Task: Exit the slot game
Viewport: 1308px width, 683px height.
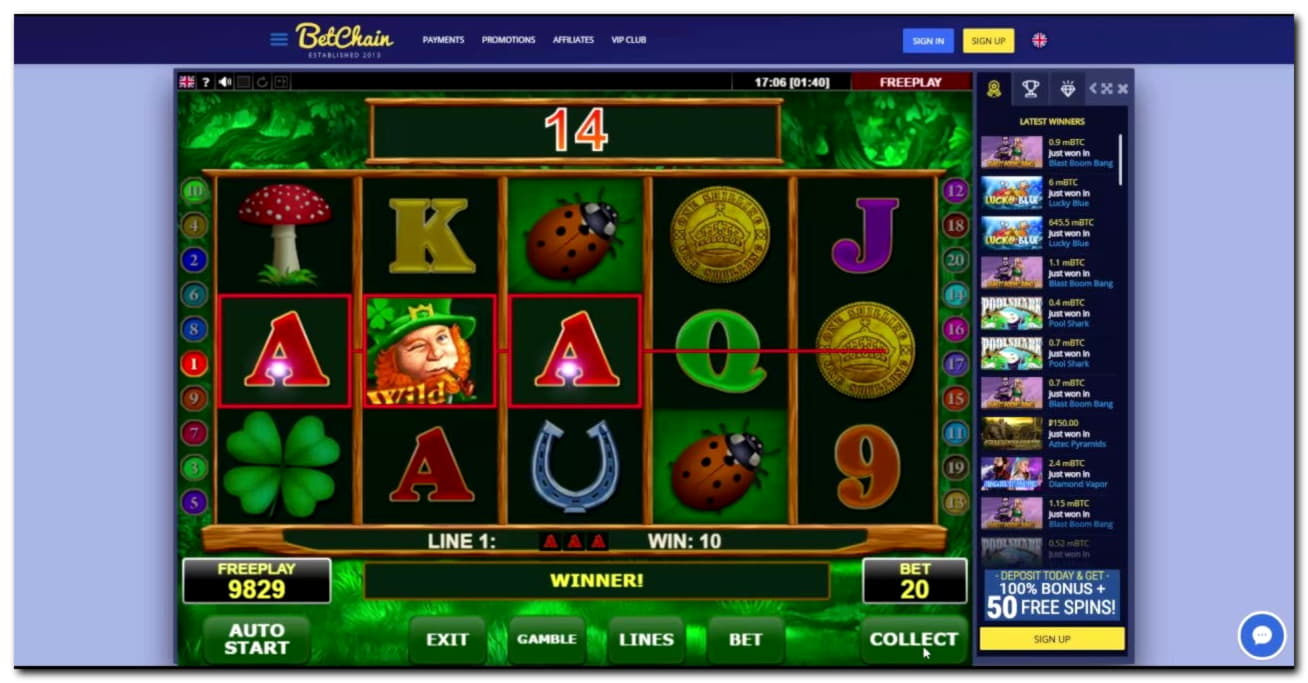Action: click(x=447, y=640)
